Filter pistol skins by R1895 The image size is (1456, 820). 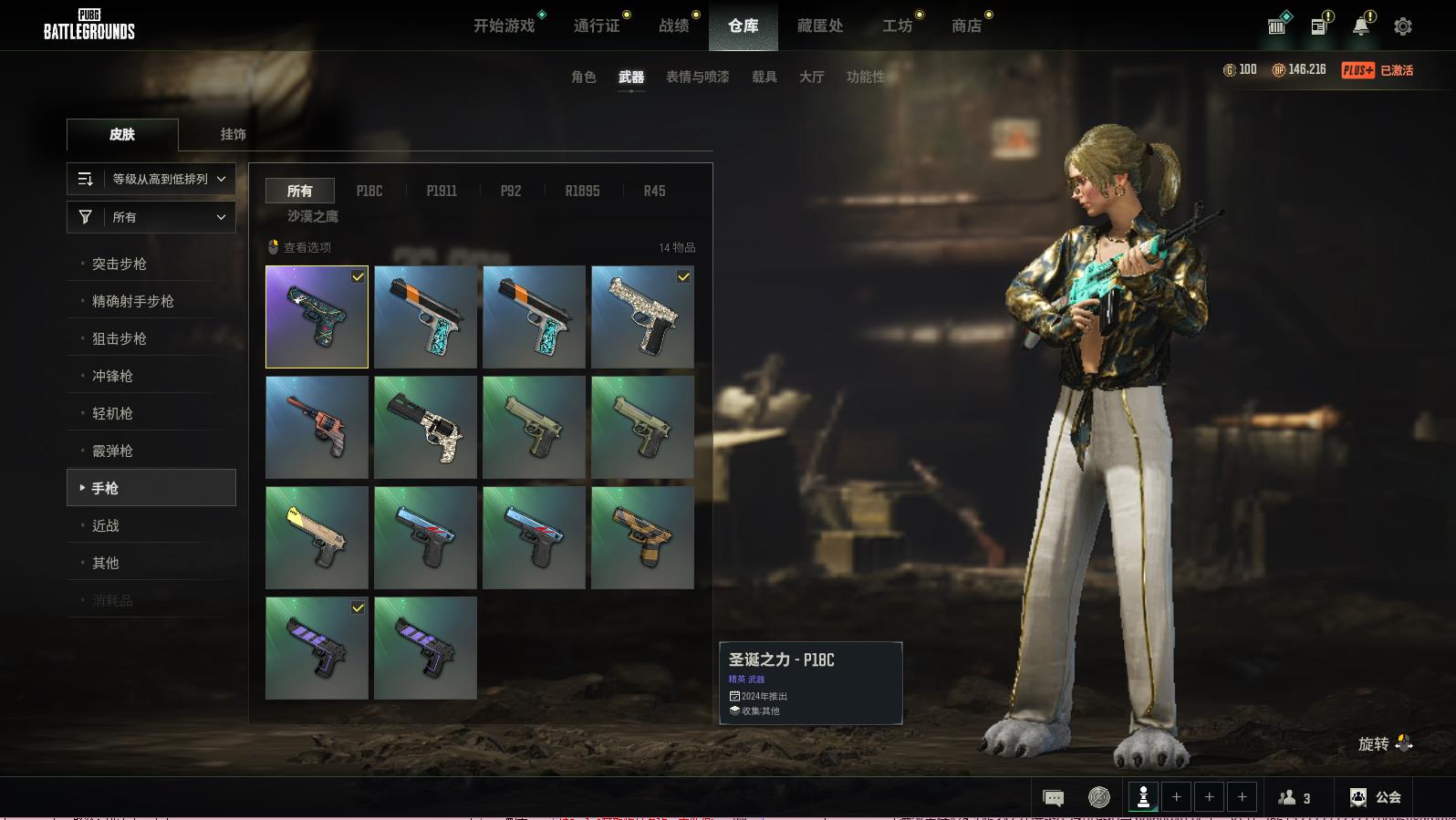582,191
